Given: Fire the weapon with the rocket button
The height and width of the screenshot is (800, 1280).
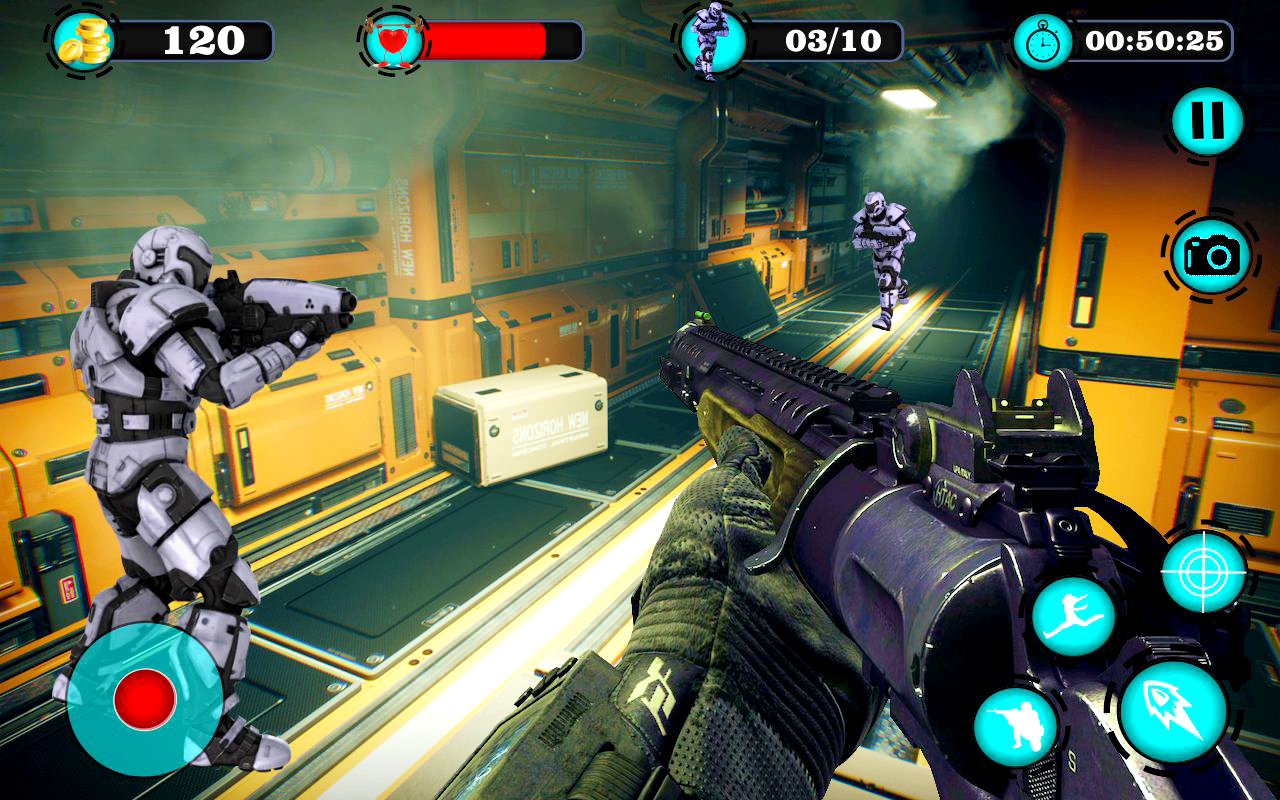Looking at the screenshot, I should (x=1172, y=711).
